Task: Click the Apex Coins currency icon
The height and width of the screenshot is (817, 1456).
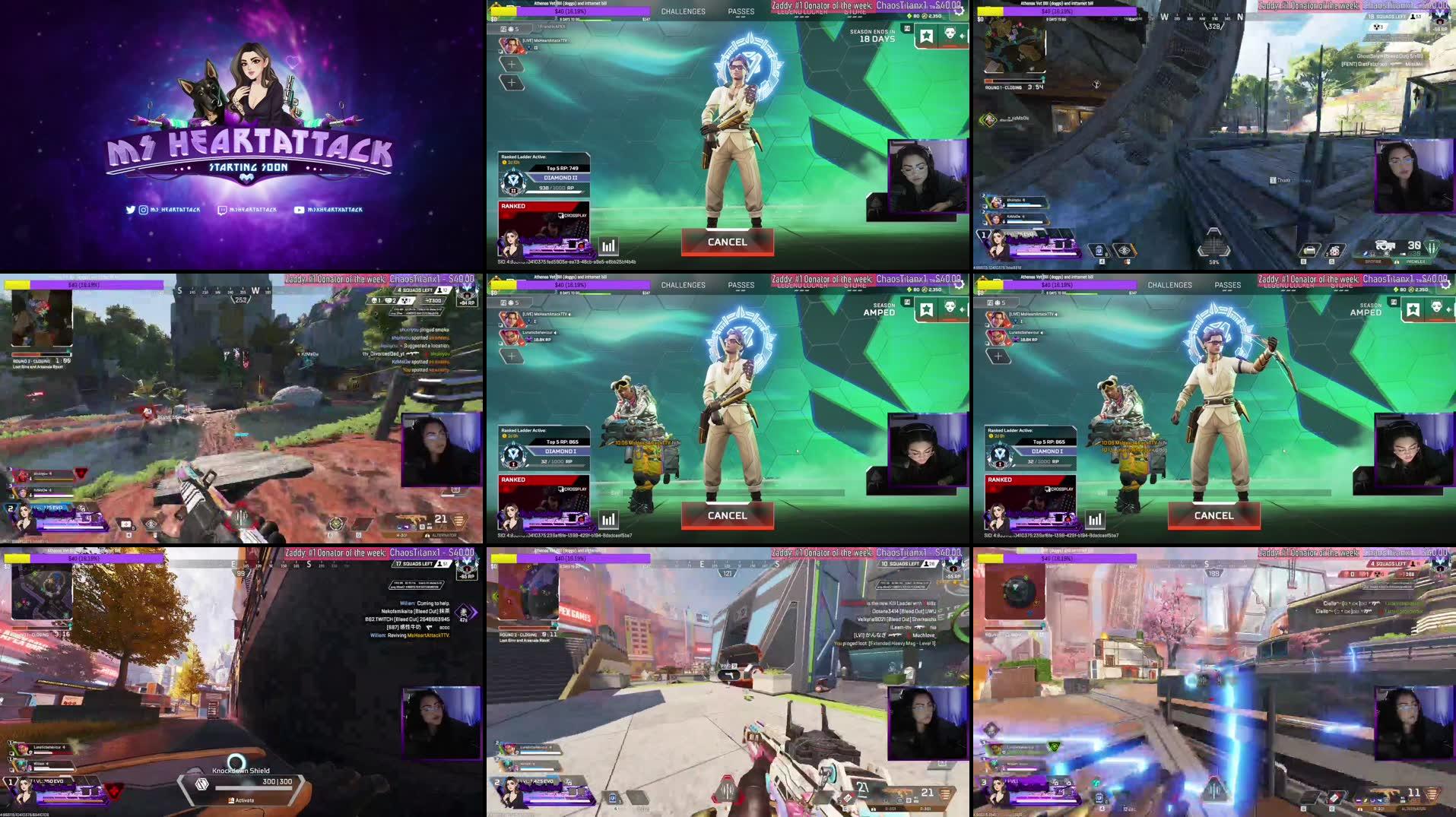Action: tap(925, 16)
